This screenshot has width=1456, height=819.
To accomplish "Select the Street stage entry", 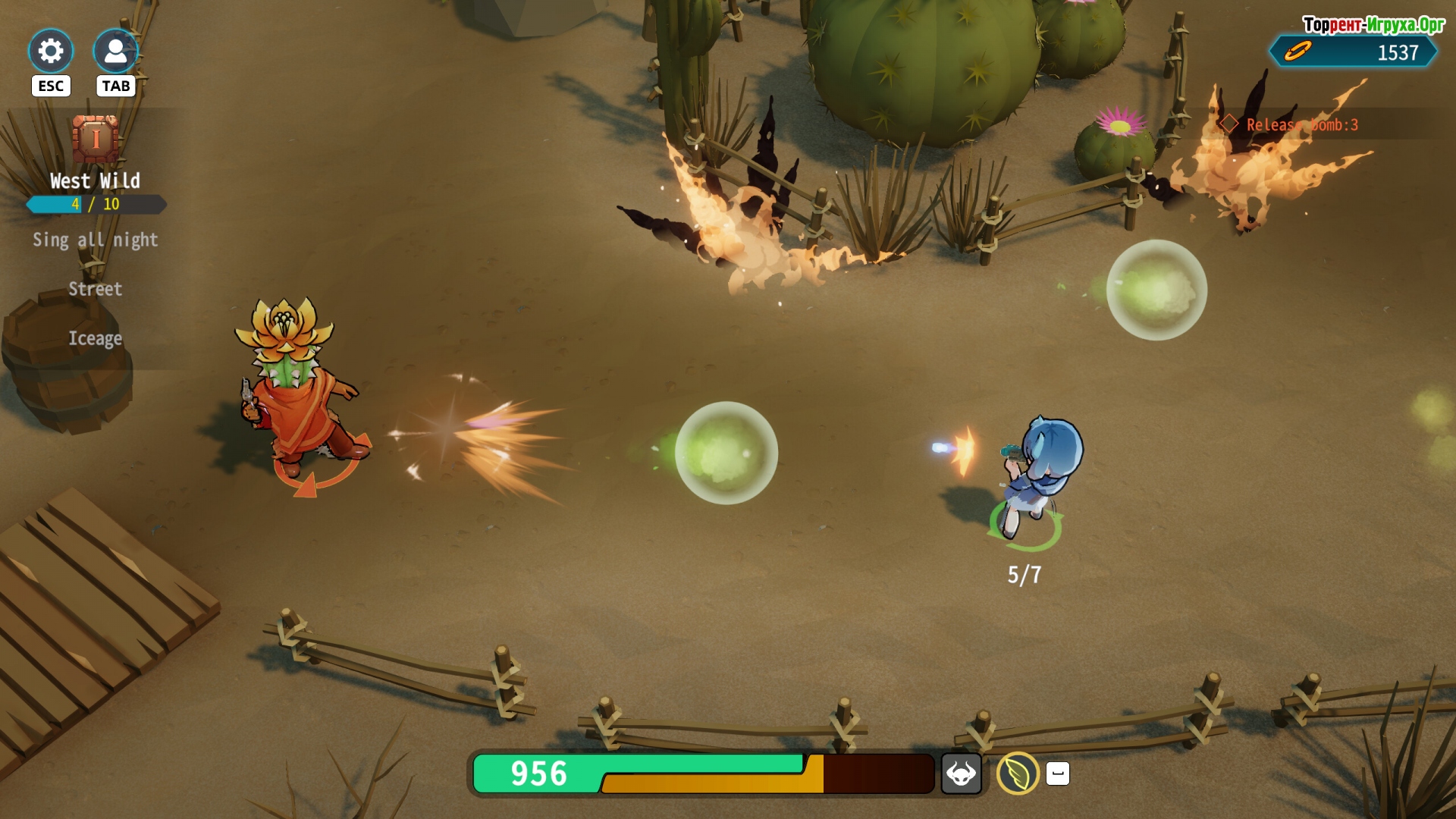I will point(95,289).
